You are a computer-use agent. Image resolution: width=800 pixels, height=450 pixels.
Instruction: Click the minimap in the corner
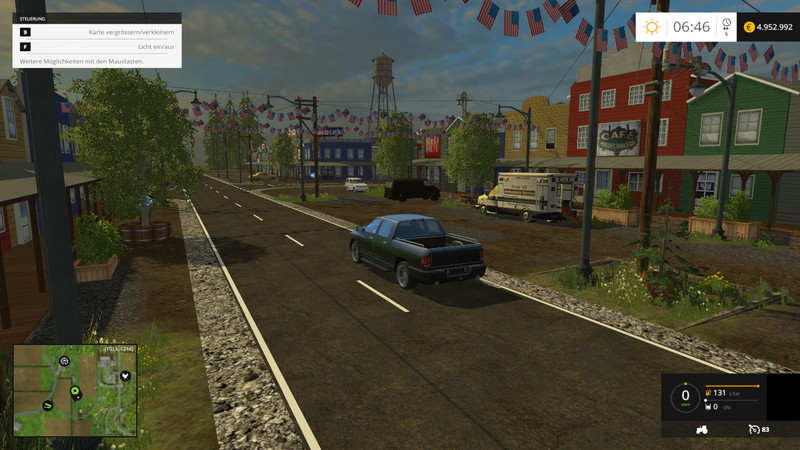click(x=75, y=390)
